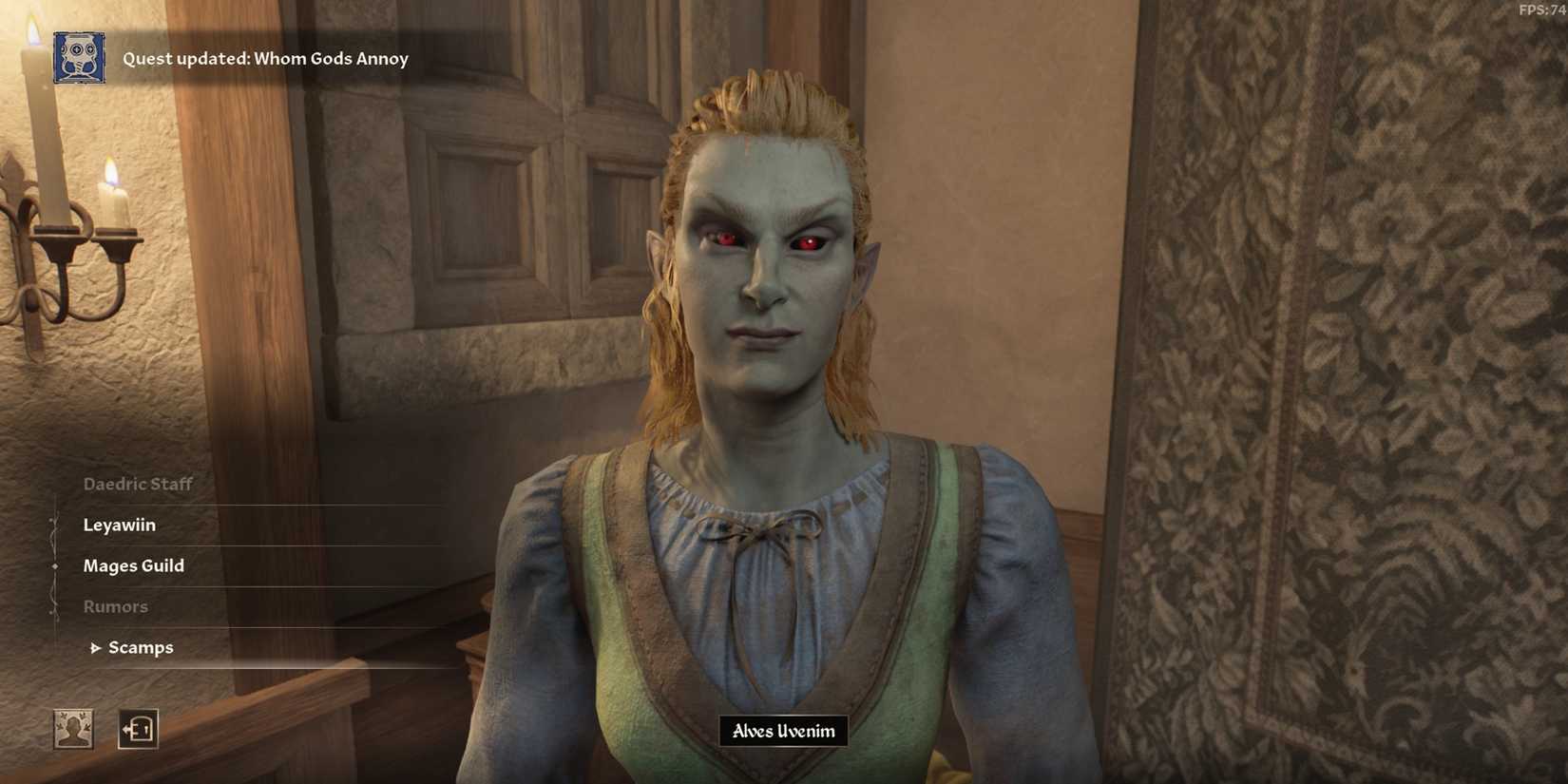
Task: Select the dimmed Daedric Staff entry
Action: [x=137, y=483]
